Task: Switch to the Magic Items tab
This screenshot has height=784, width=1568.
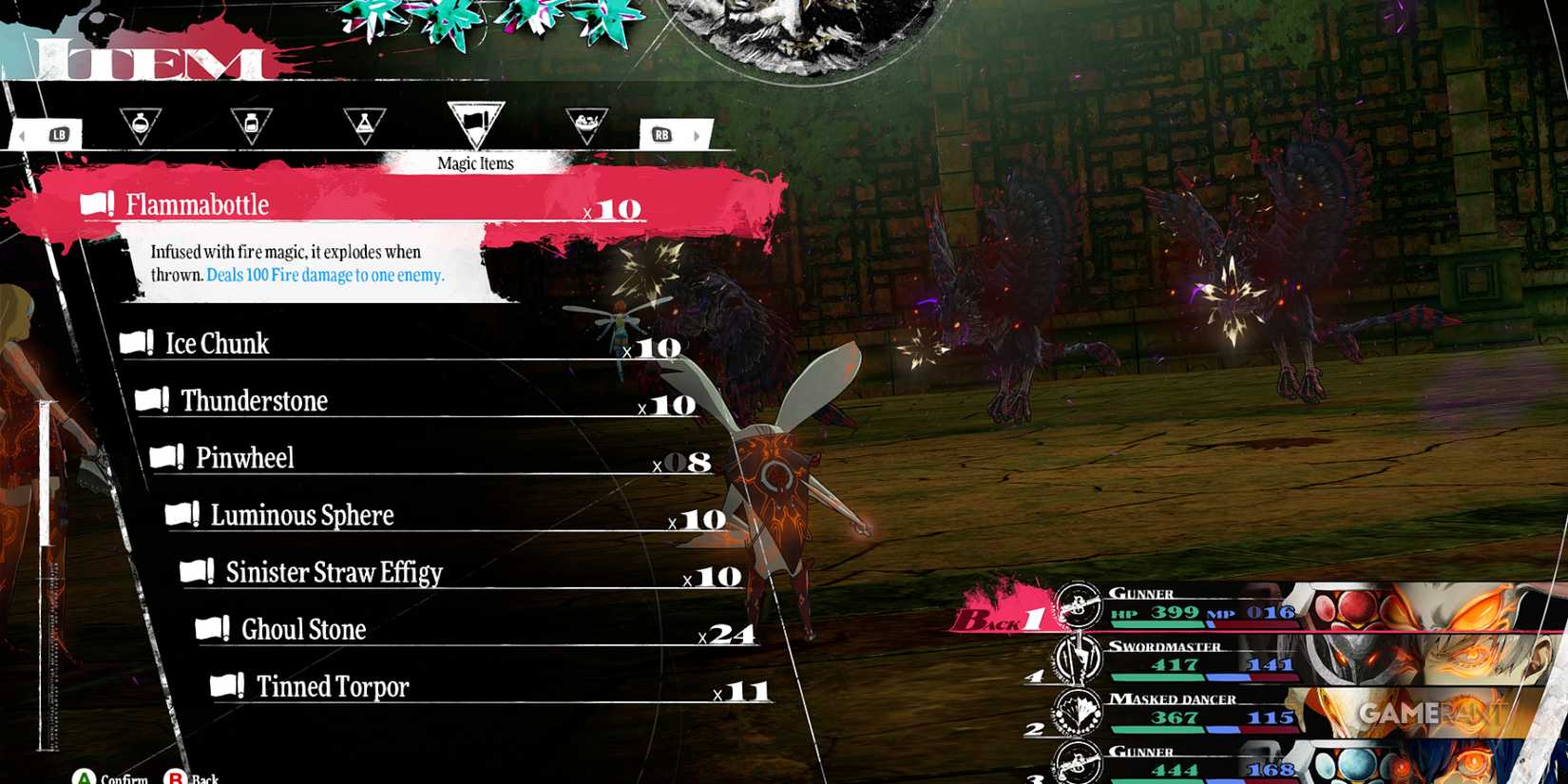Action: coord(474,163)
